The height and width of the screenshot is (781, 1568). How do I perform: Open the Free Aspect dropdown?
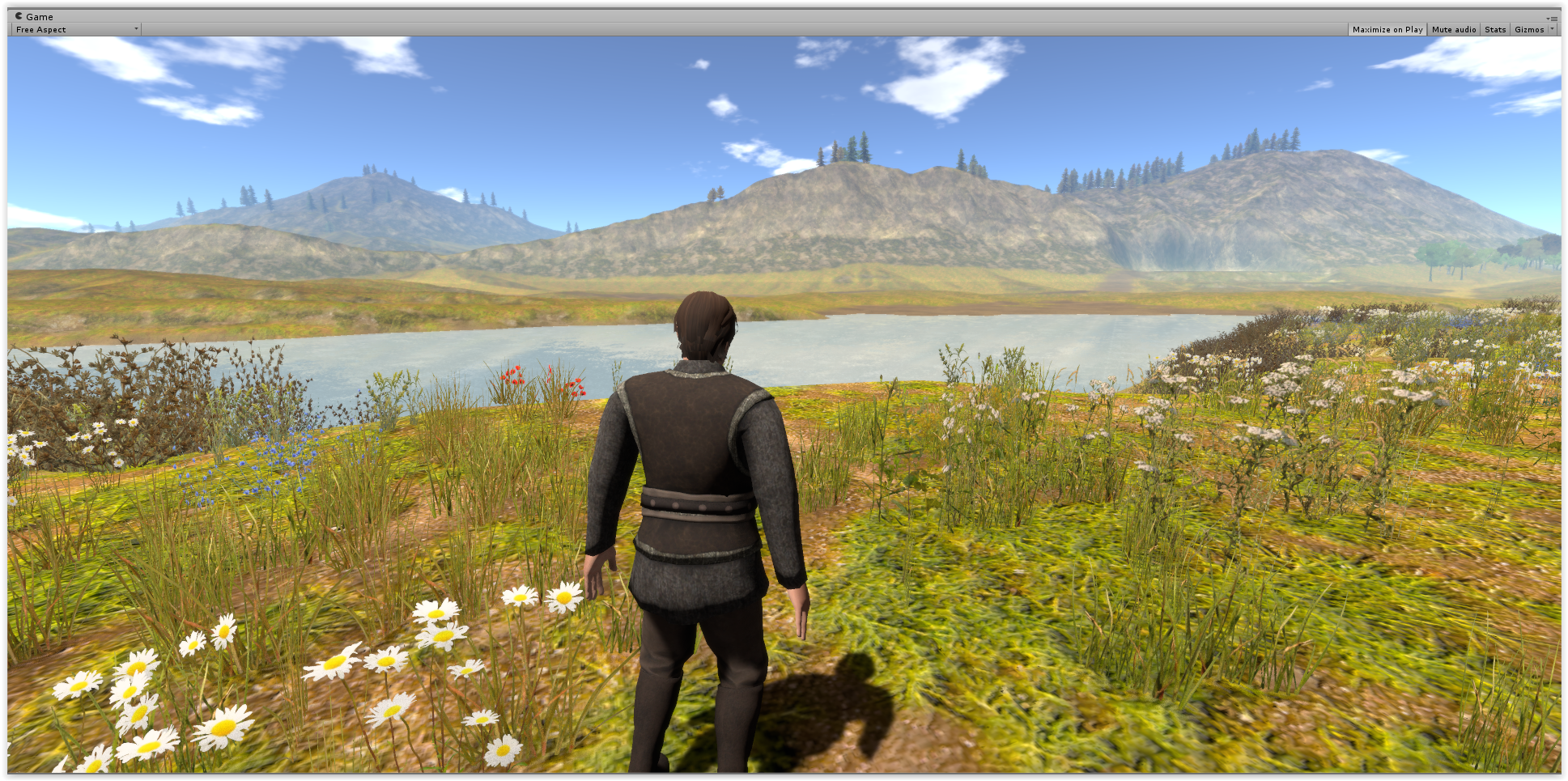click(76, 30)
